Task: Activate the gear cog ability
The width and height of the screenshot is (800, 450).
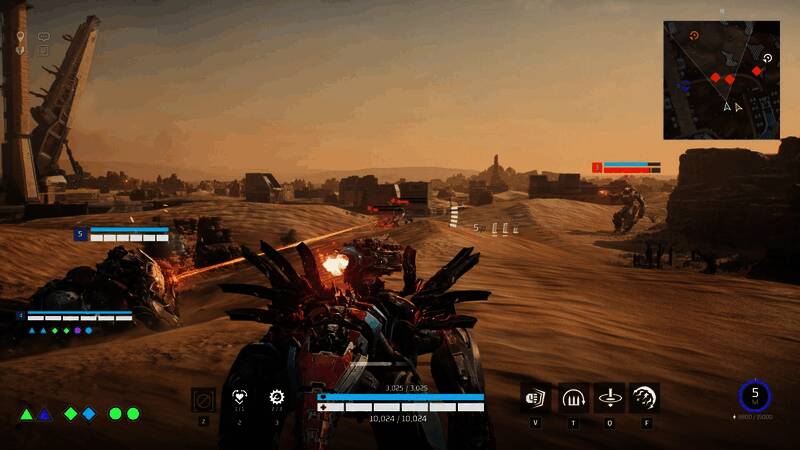Action: point(277,397)
